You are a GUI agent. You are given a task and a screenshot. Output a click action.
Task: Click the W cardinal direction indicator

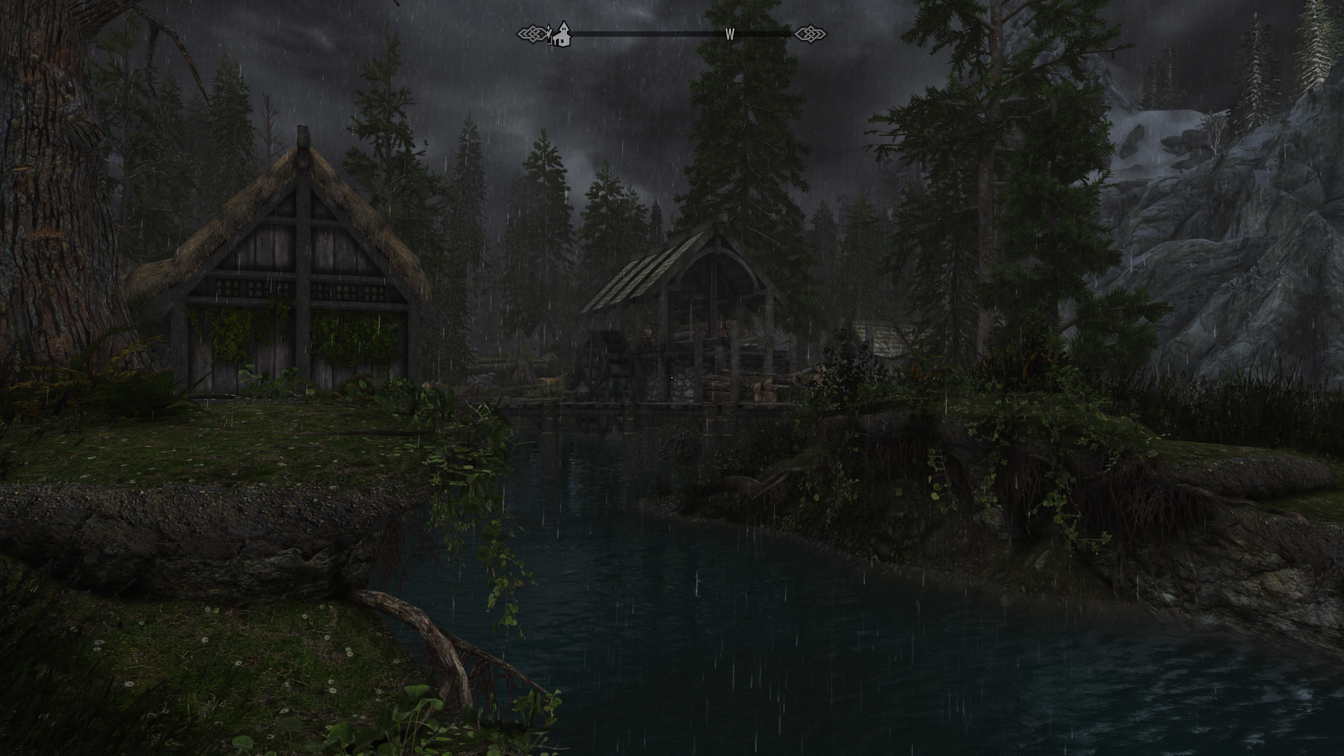coord(730,33)
